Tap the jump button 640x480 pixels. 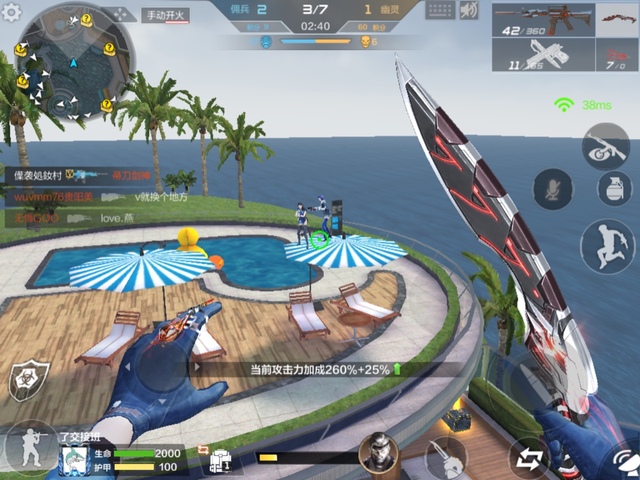604,244
